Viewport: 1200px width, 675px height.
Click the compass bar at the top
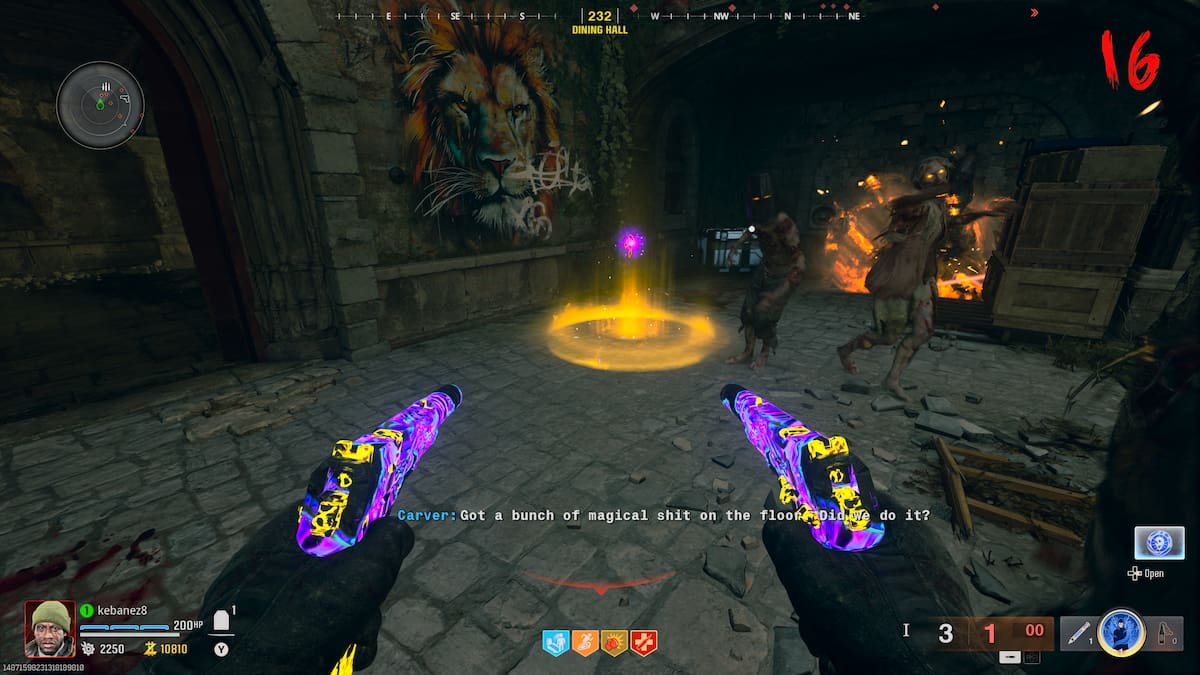click(x=599, y=17)
